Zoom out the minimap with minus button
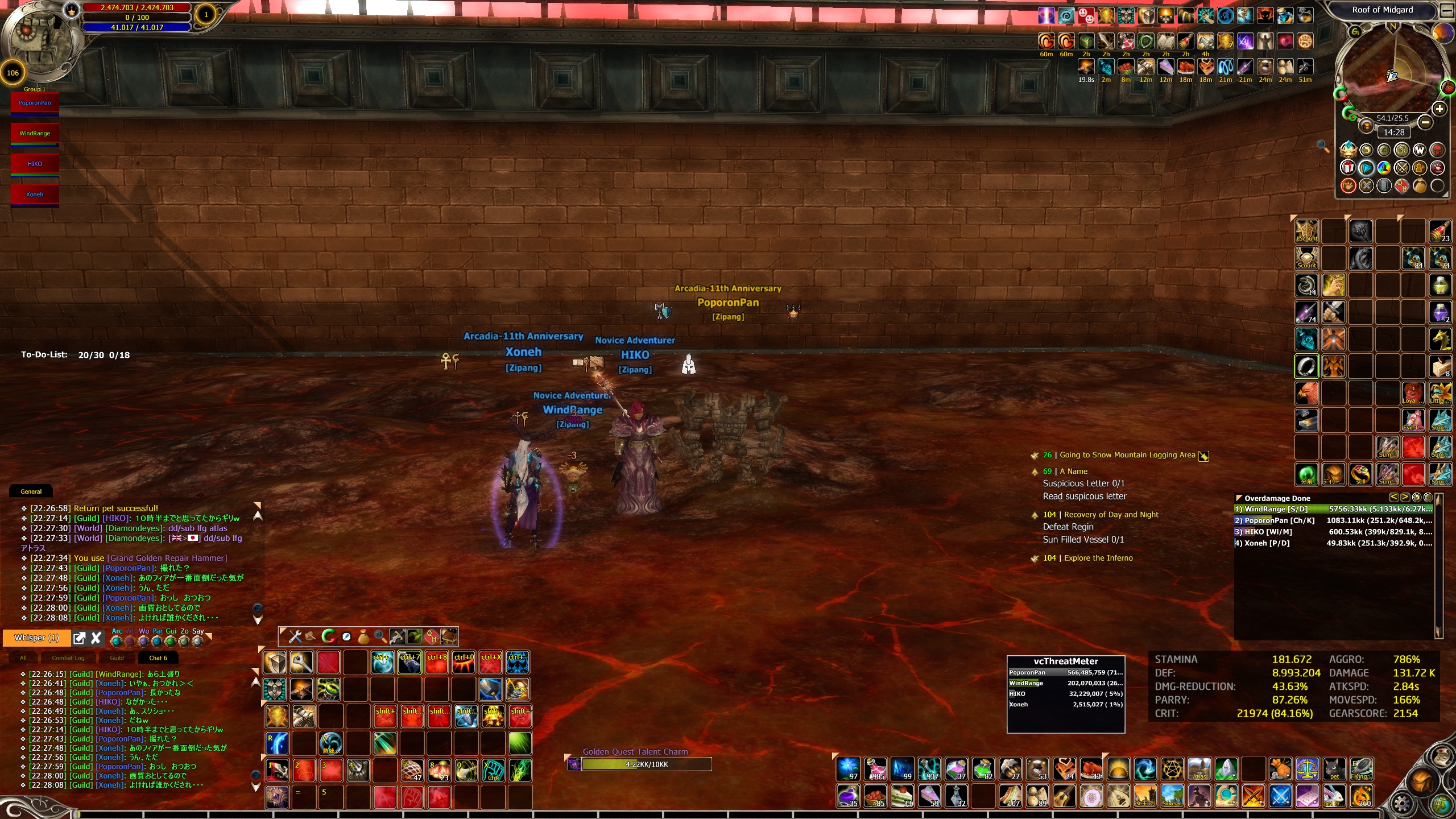 [x=1425, y=122]
